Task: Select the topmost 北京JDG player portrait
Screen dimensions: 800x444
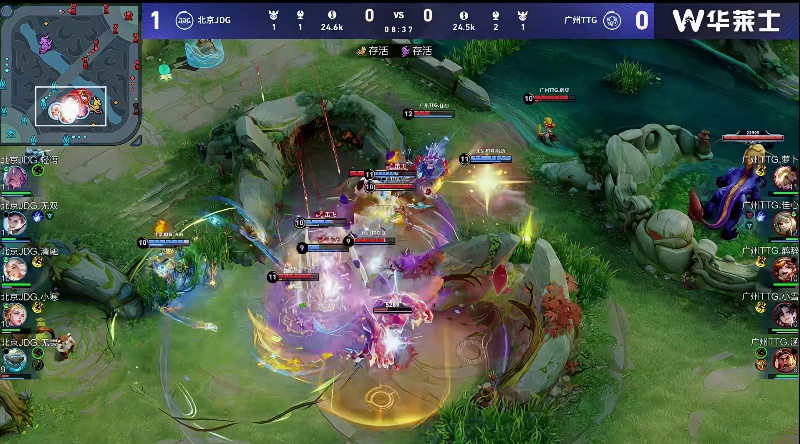Action: 15,178
